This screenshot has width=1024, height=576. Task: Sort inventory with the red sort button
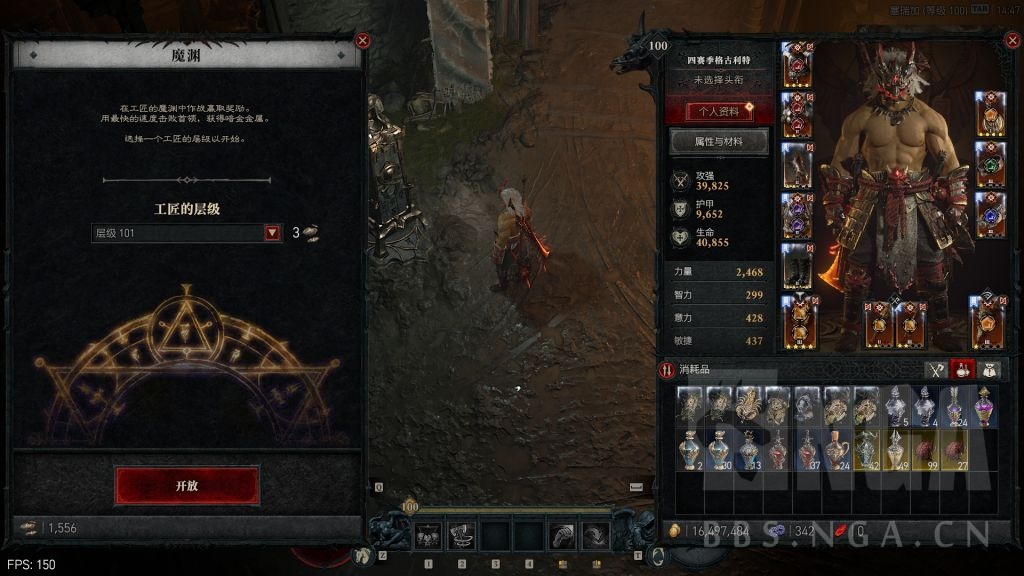667,370
